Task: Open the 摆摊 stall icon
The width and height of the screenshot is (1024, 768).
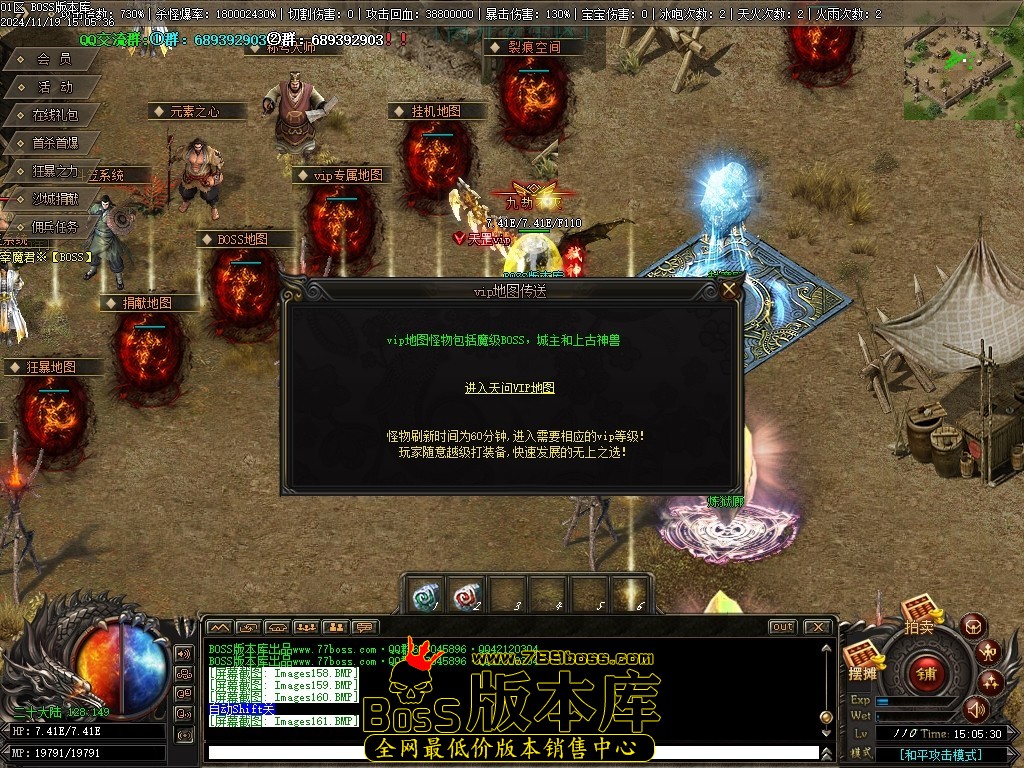Action: [x=862, y=660]
